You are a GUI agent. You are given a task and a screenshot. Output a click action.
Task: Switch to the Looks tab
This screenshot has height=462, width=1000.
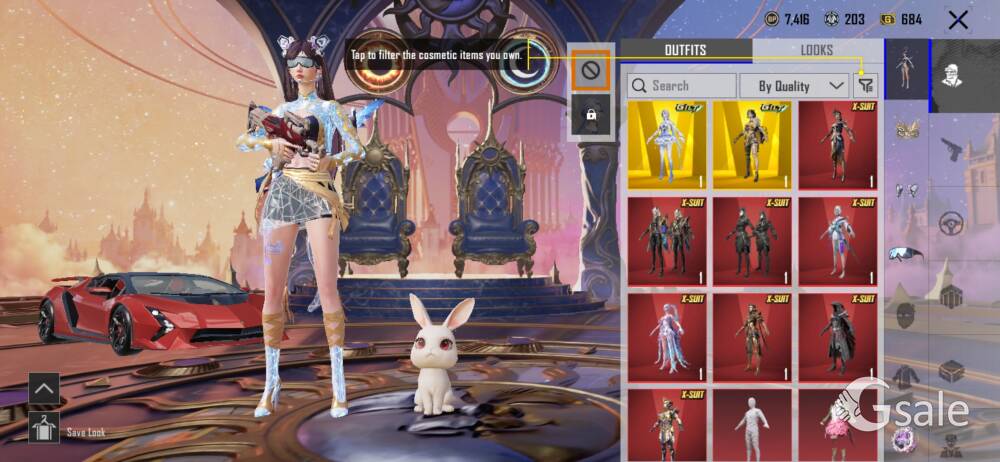pyautogui.click(x=817, y=50)
